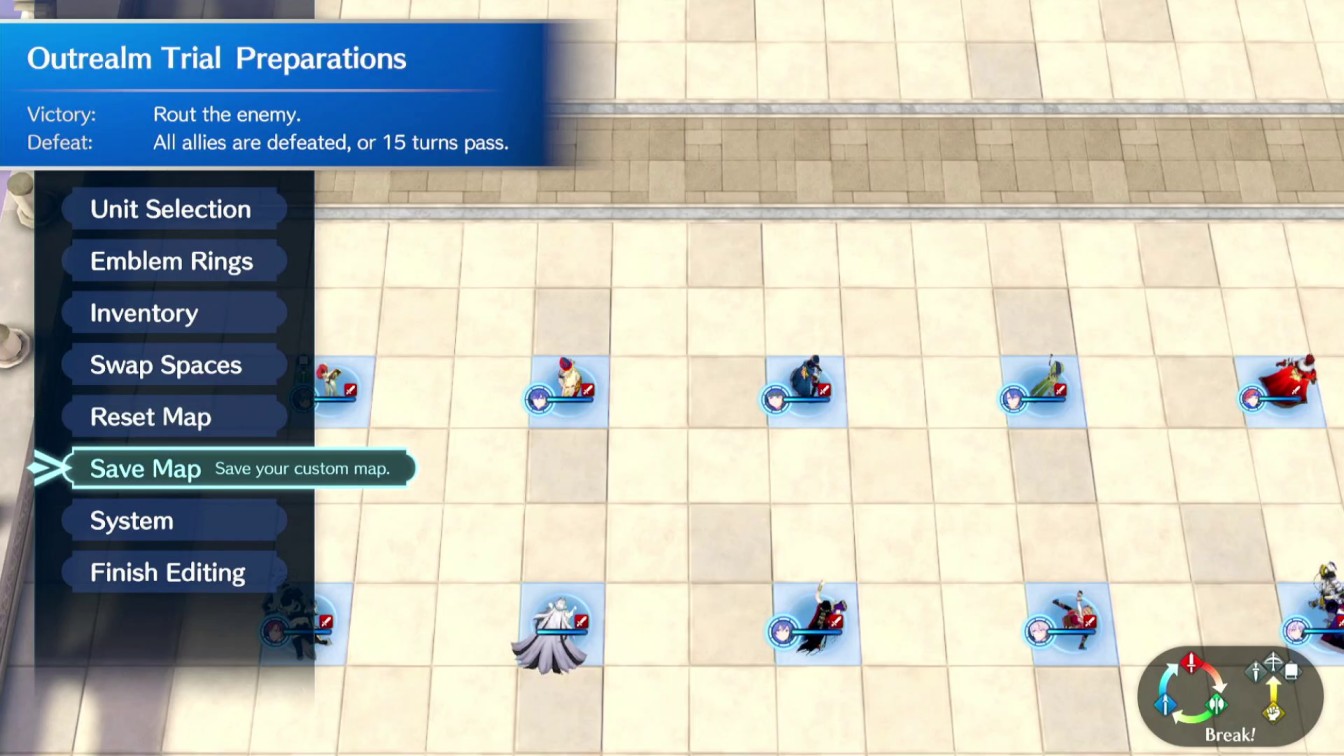
Task: Open Swap Spaces
Action: pos(165,365)
